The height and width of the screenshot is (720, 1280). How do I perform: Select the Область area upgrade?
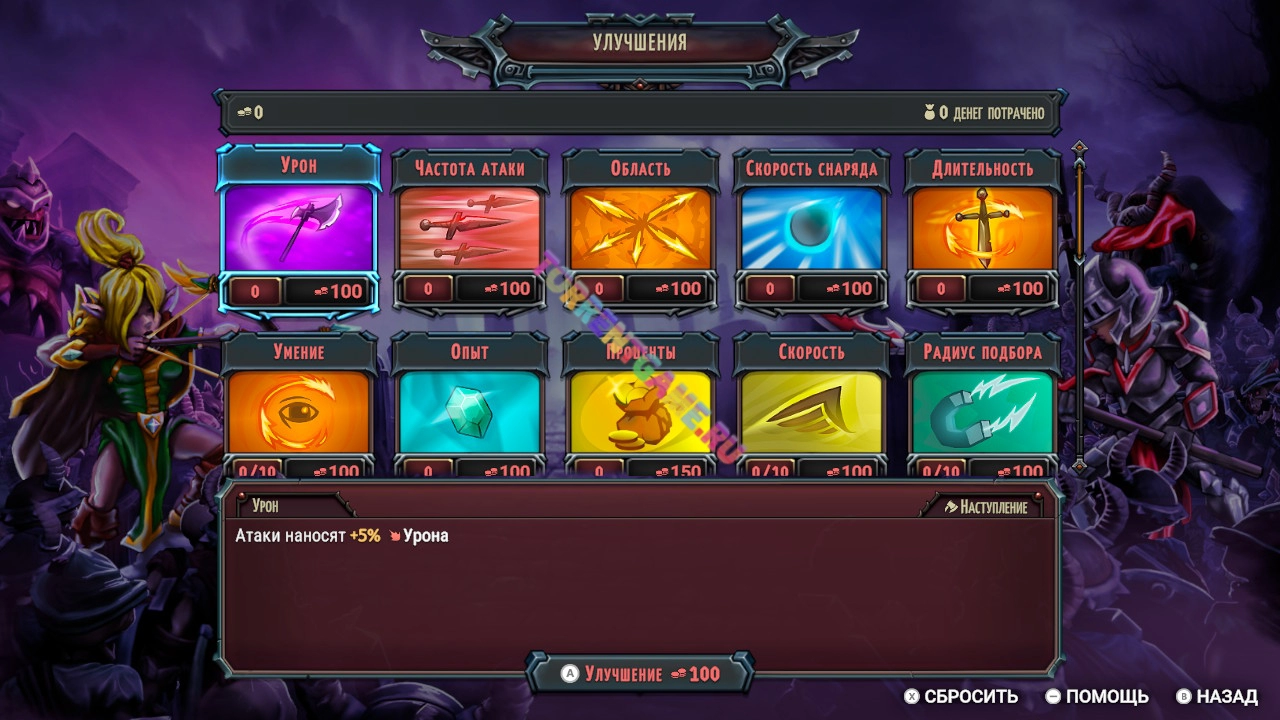641,228
